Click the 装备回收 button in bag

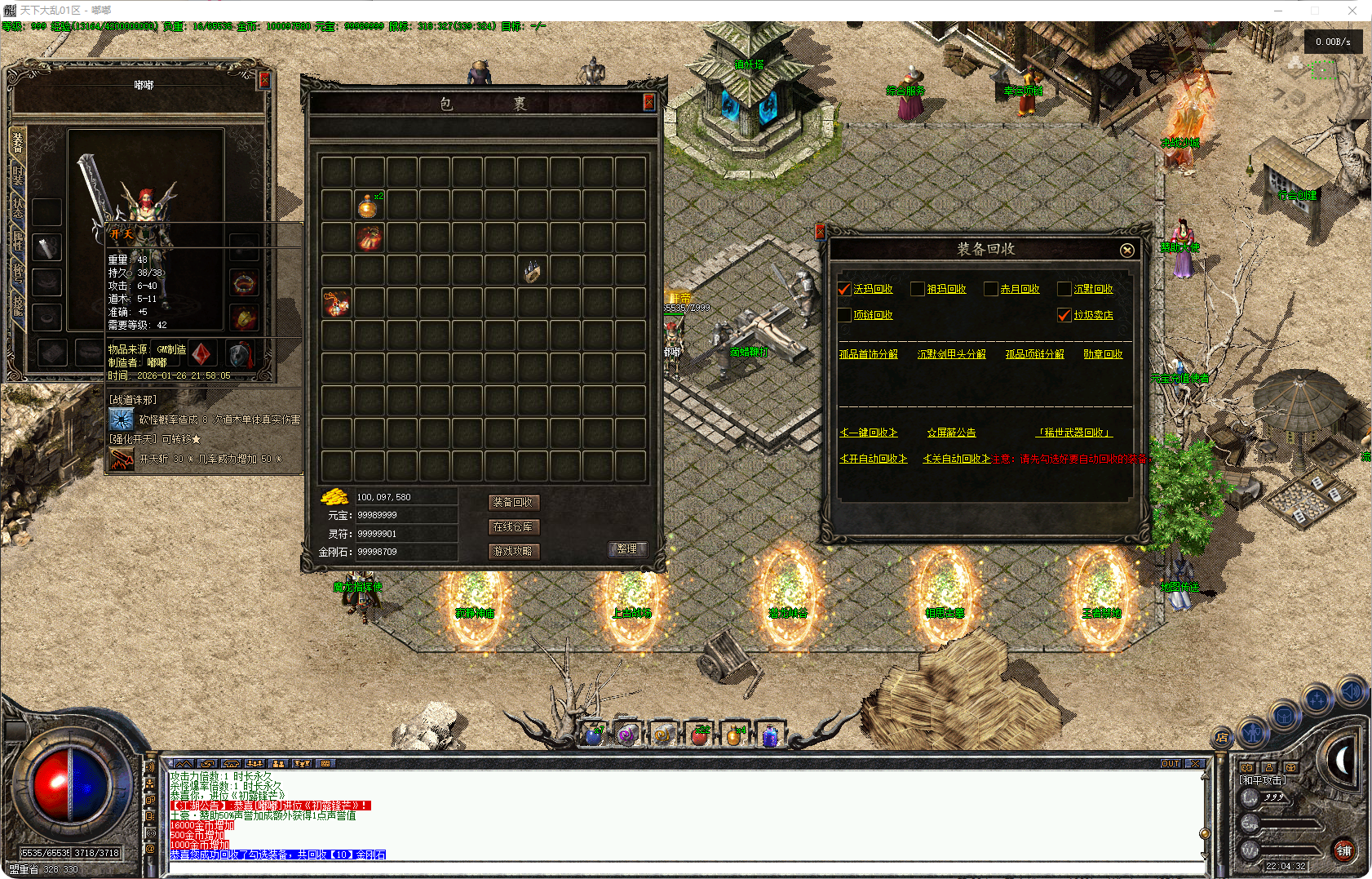click(513, 503)
